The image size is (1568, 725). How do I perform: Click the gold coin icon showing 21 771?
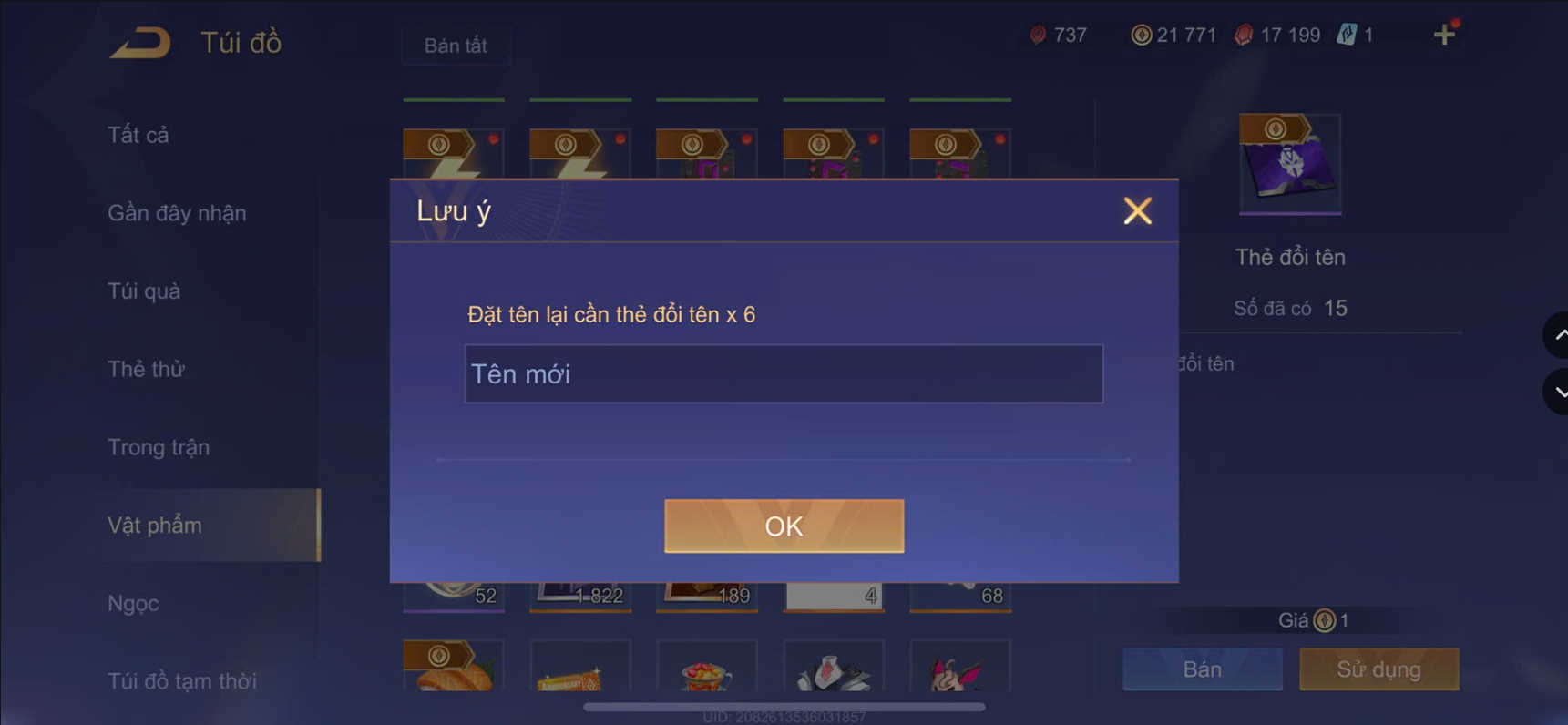click(1140, 34)
